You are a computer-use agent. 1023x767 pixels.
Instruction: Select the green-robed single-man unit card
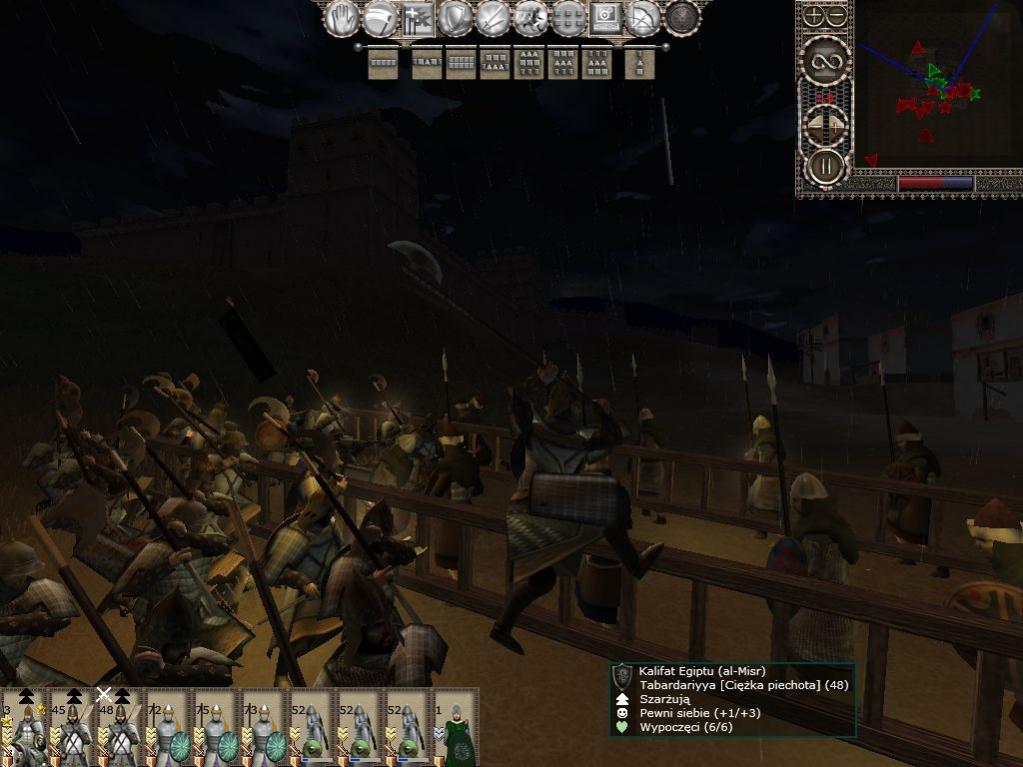(x=456, y=727)
